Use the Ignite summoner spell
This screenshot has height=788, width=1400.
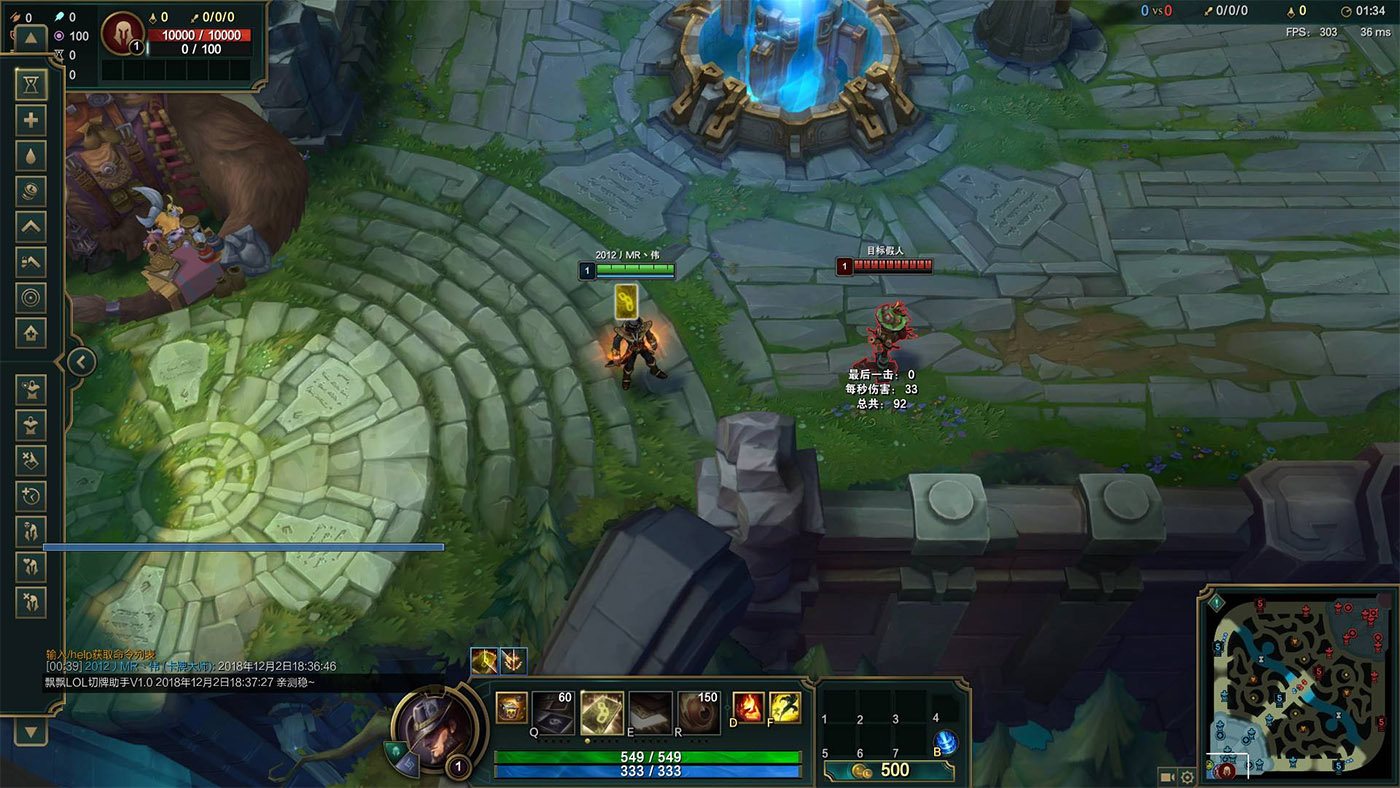click(749, 708)
